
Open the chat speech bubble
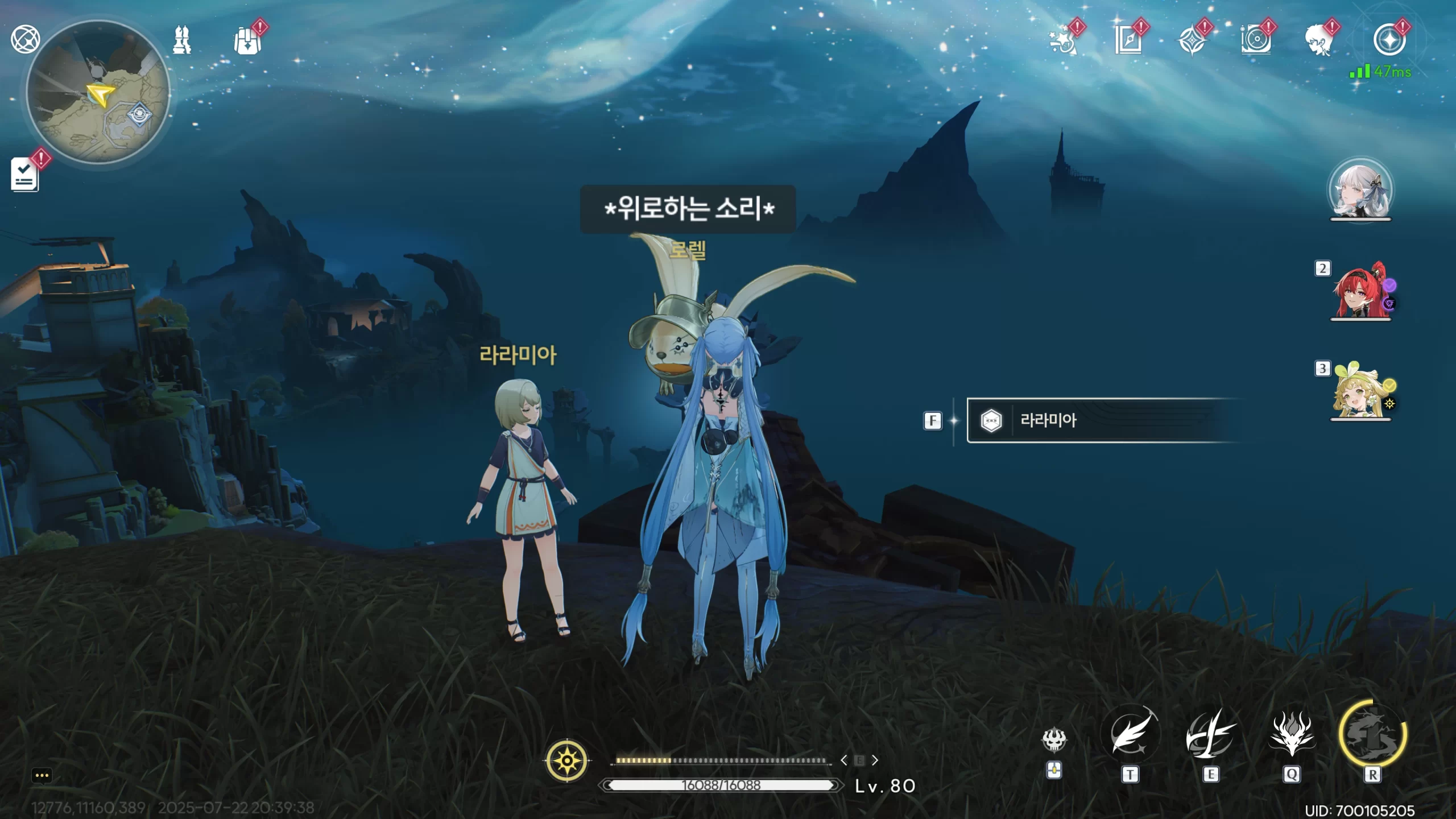42,775
